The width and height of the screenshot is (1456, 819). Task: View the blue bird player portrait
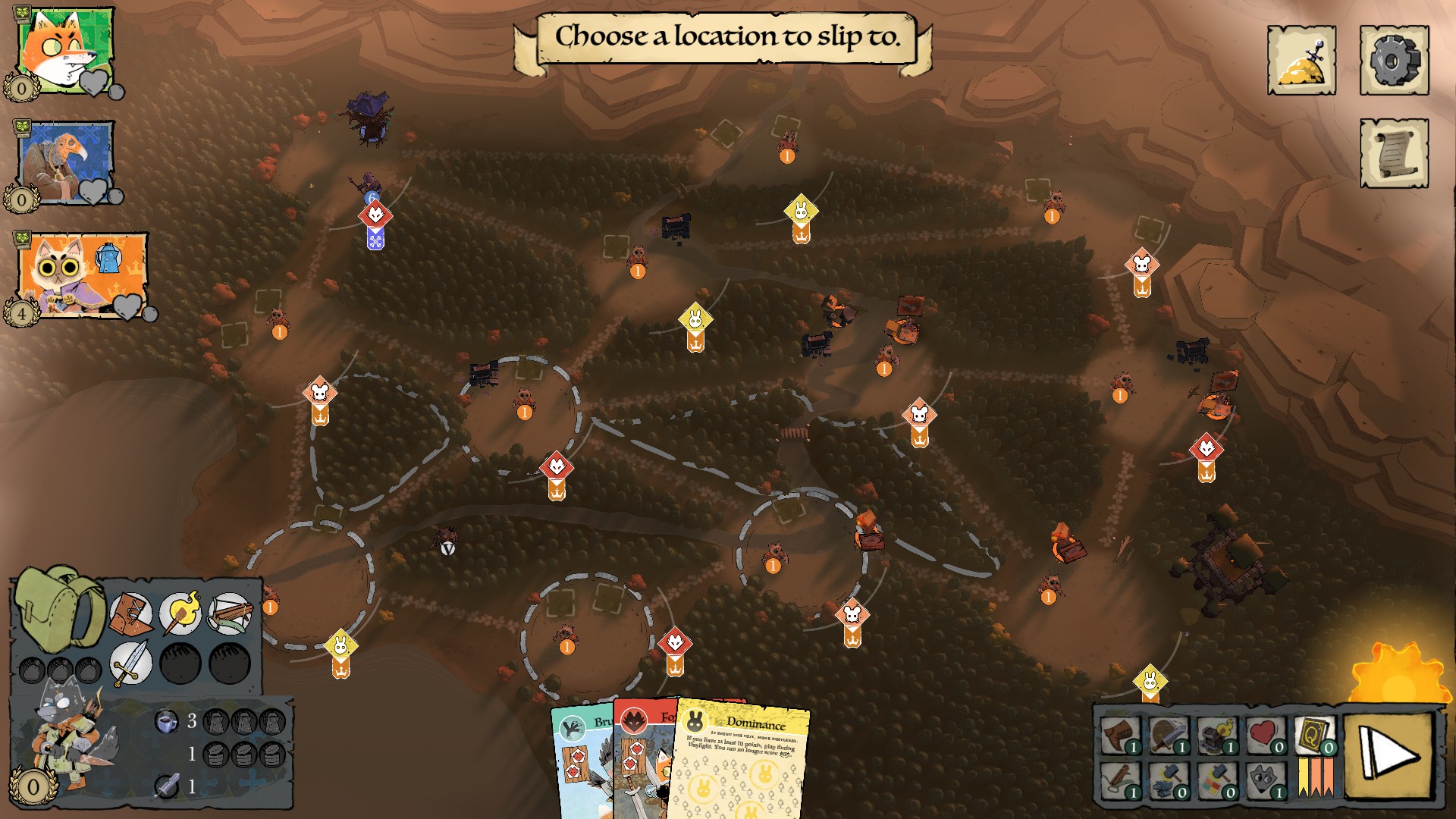65,162
